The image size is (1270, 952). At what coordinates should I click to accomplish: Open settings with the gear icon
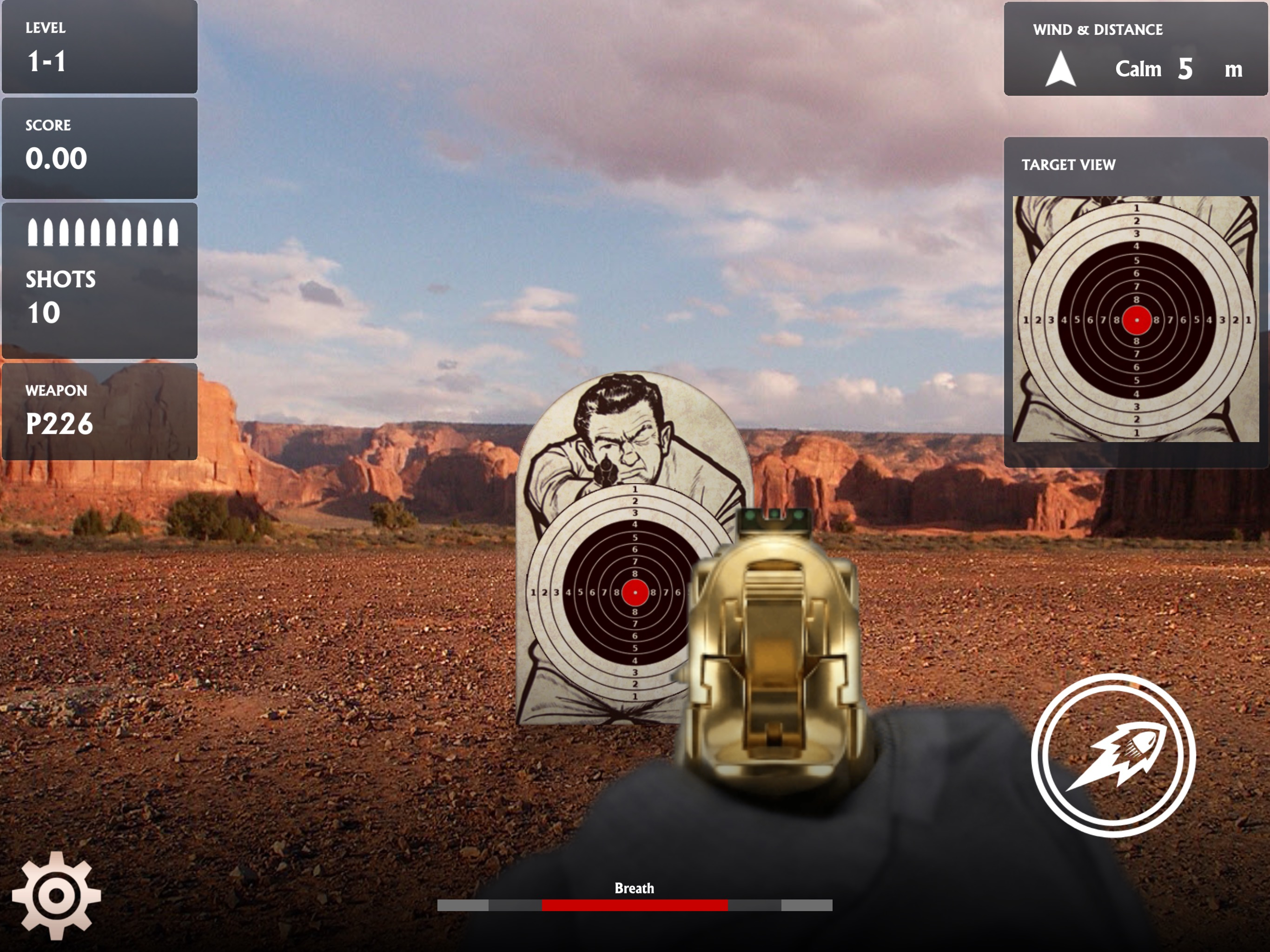(x=56, y=894)
